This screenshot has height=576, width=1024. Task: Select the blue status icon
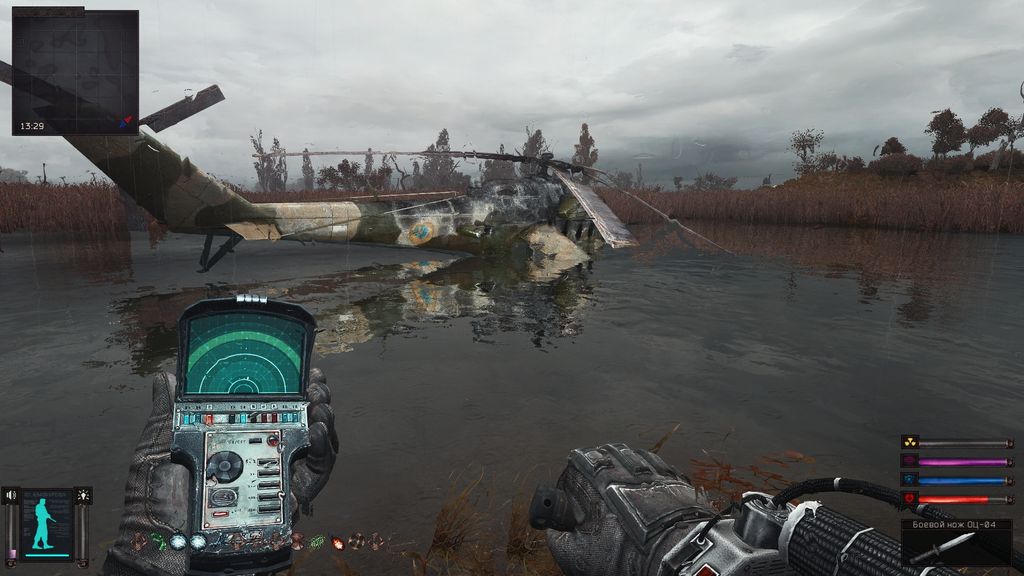[909, 480]
